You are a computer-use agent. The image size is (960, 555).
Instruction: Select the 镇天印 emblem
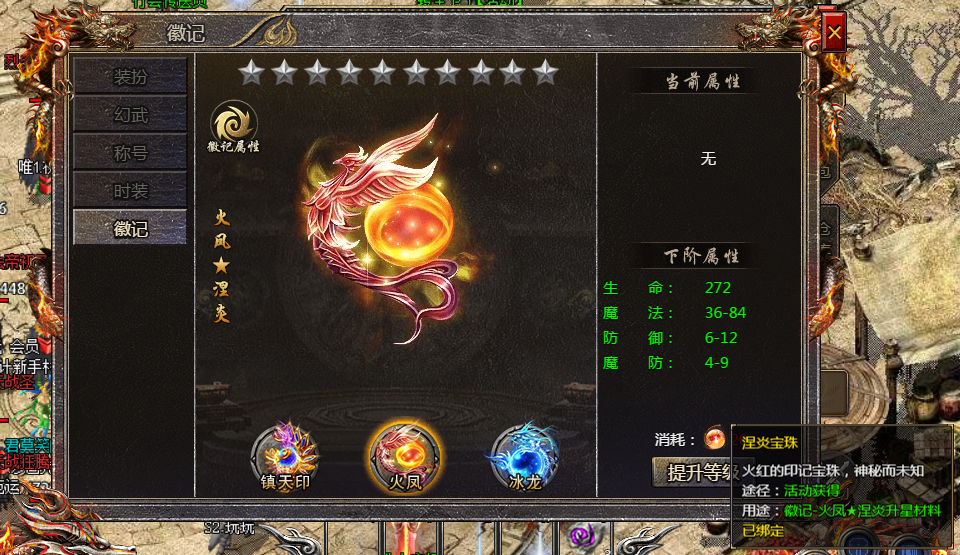pos(284,456)
